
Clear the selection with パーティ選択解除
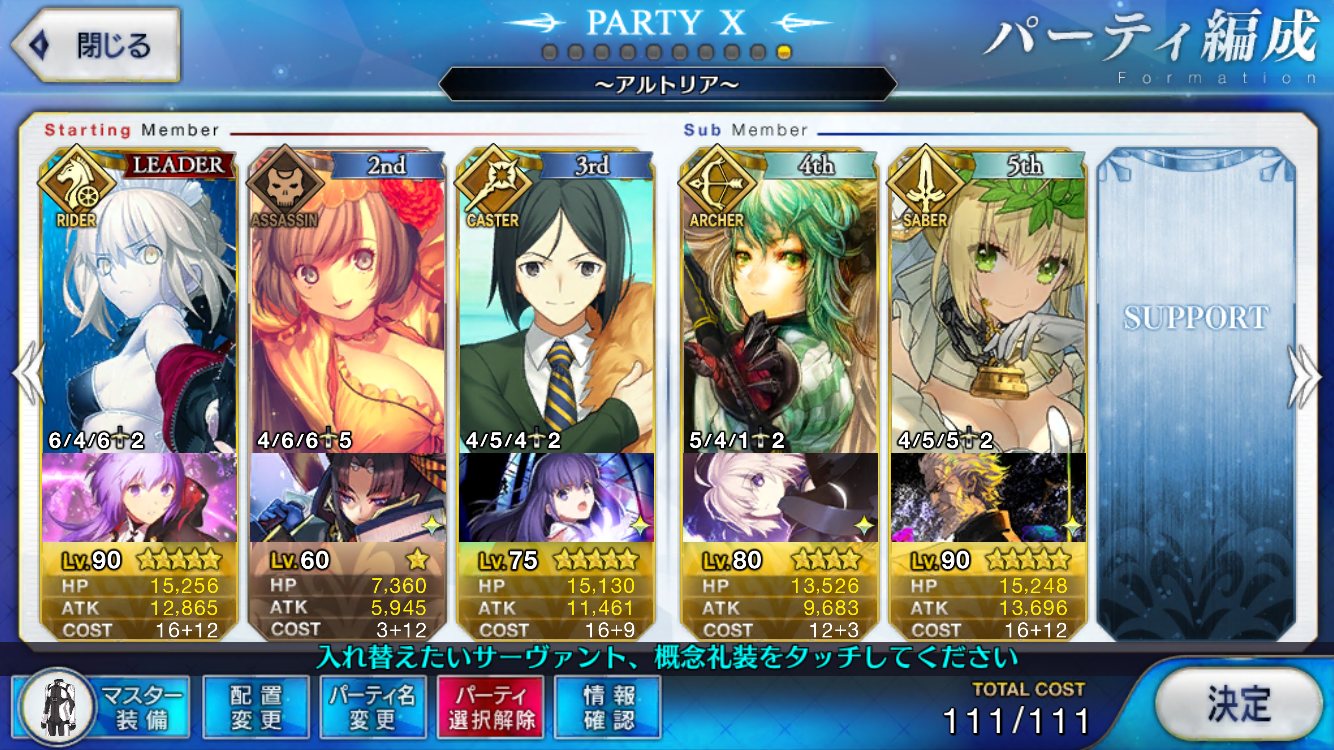(489, 707)
